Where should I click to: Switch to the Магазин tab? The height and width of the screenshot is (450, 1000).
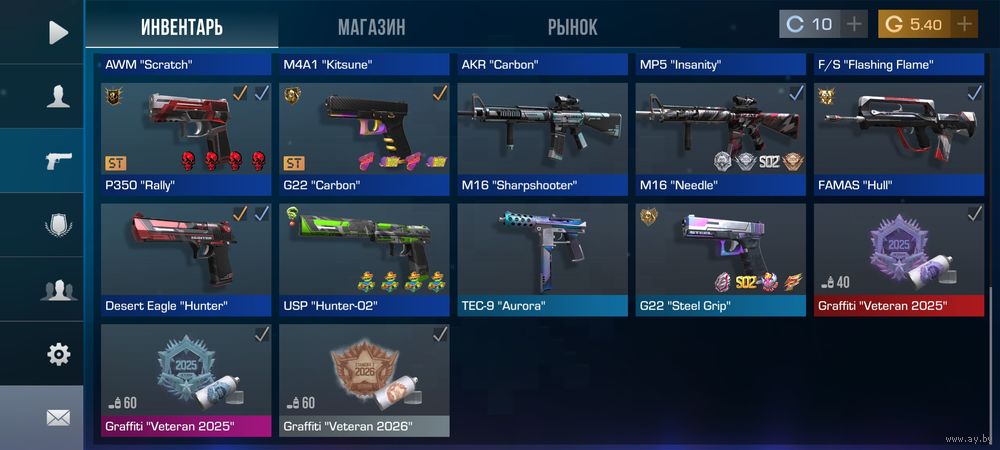click(371, 26)
